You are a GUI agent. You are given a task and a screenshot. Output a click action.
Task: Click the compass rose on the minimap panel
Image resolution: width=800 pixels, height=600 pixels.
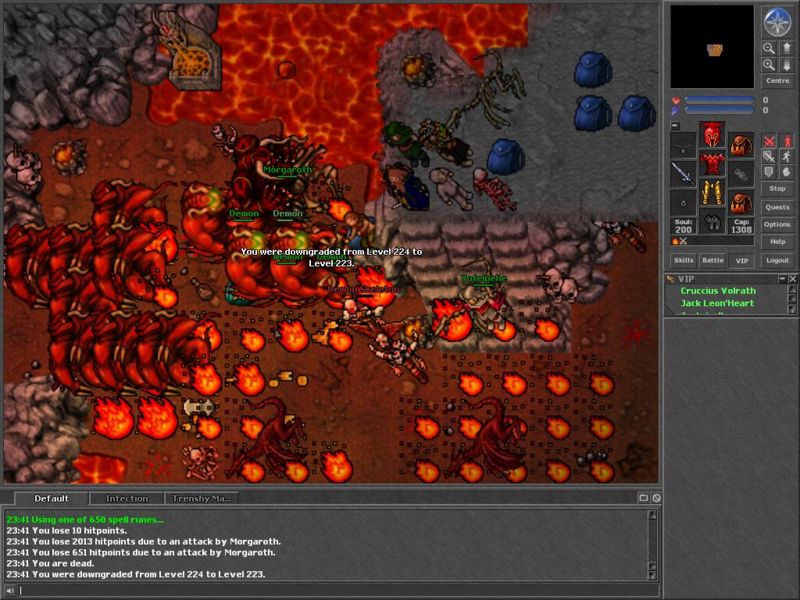(777, 22)
